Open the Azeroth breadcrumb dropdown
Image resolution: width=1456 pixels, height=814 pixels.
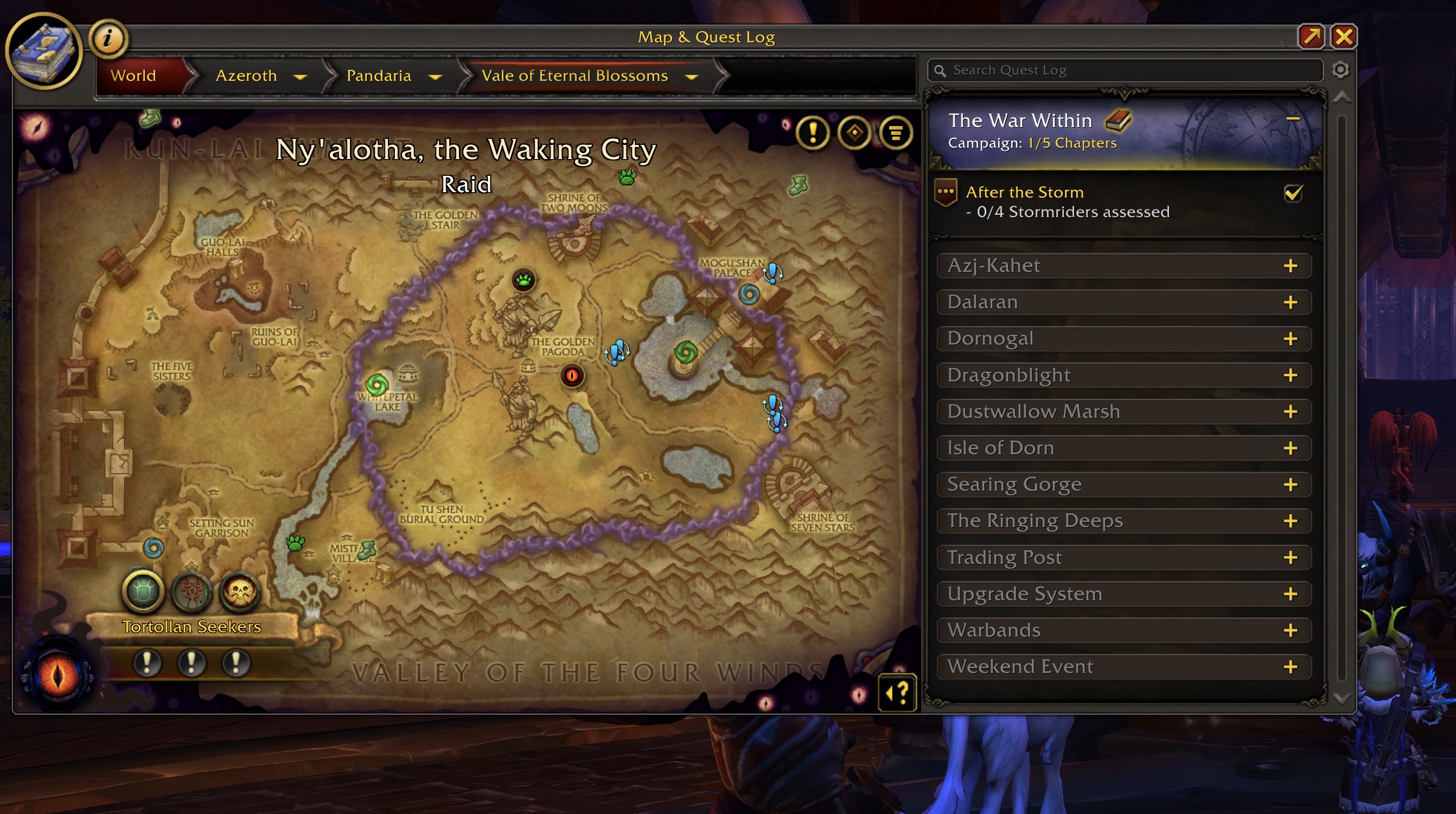click(x=300, y=76)
